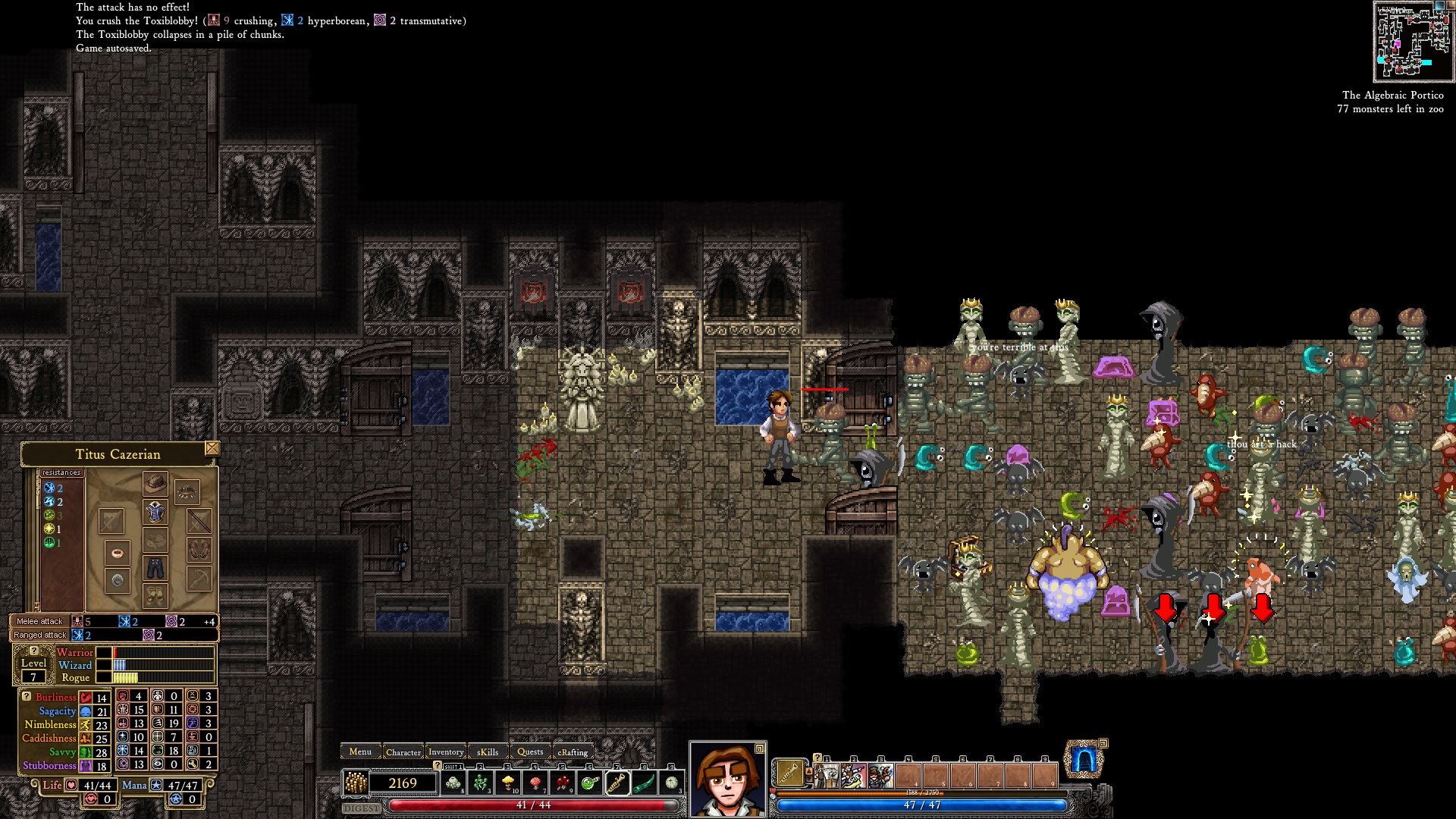Viewport: 1456px width, 819px height.
Task: Select the leather gloves equipment slot
Action: coord(199,548)
